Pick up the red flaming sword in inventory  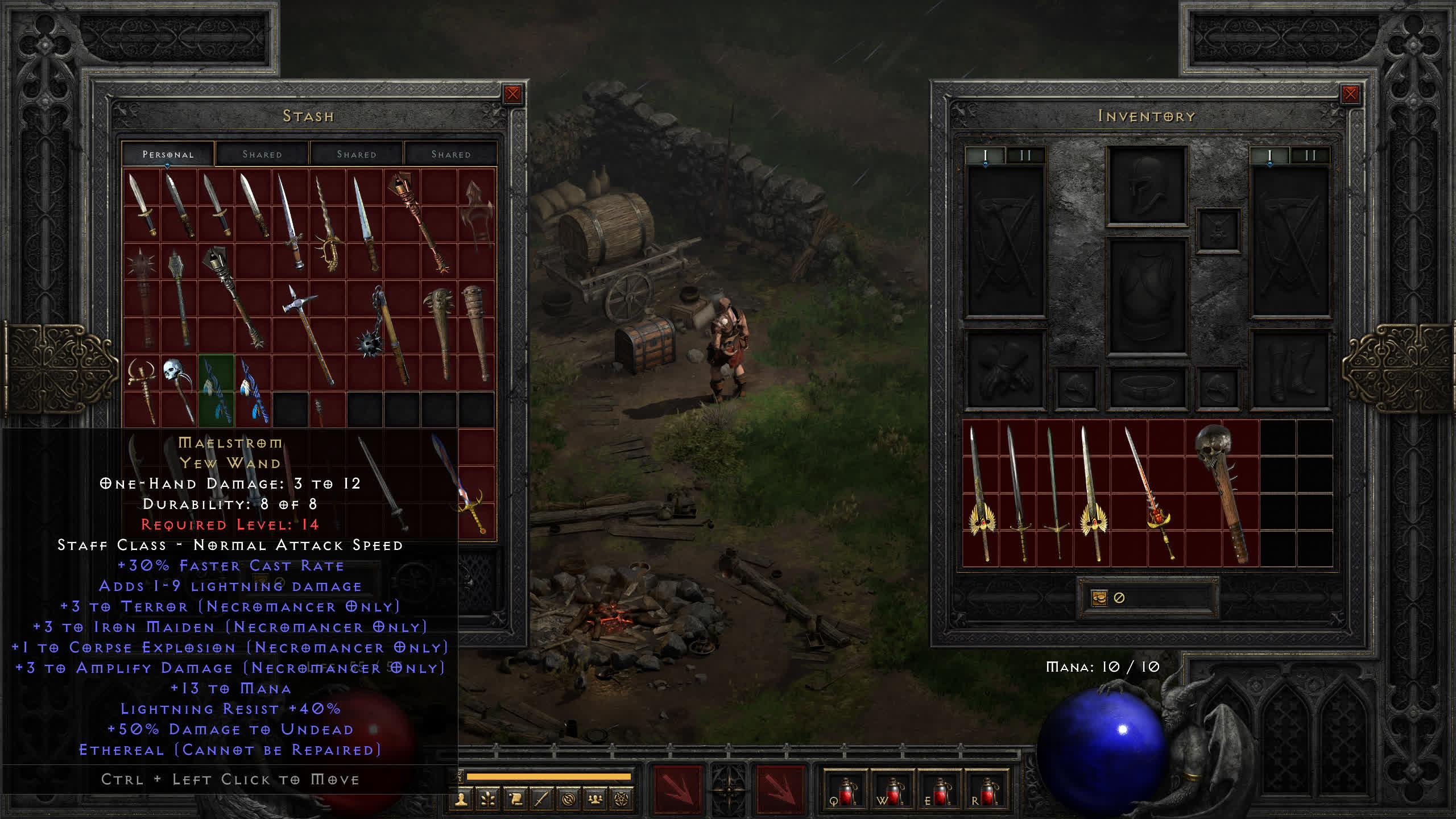tap(1149, 492)
